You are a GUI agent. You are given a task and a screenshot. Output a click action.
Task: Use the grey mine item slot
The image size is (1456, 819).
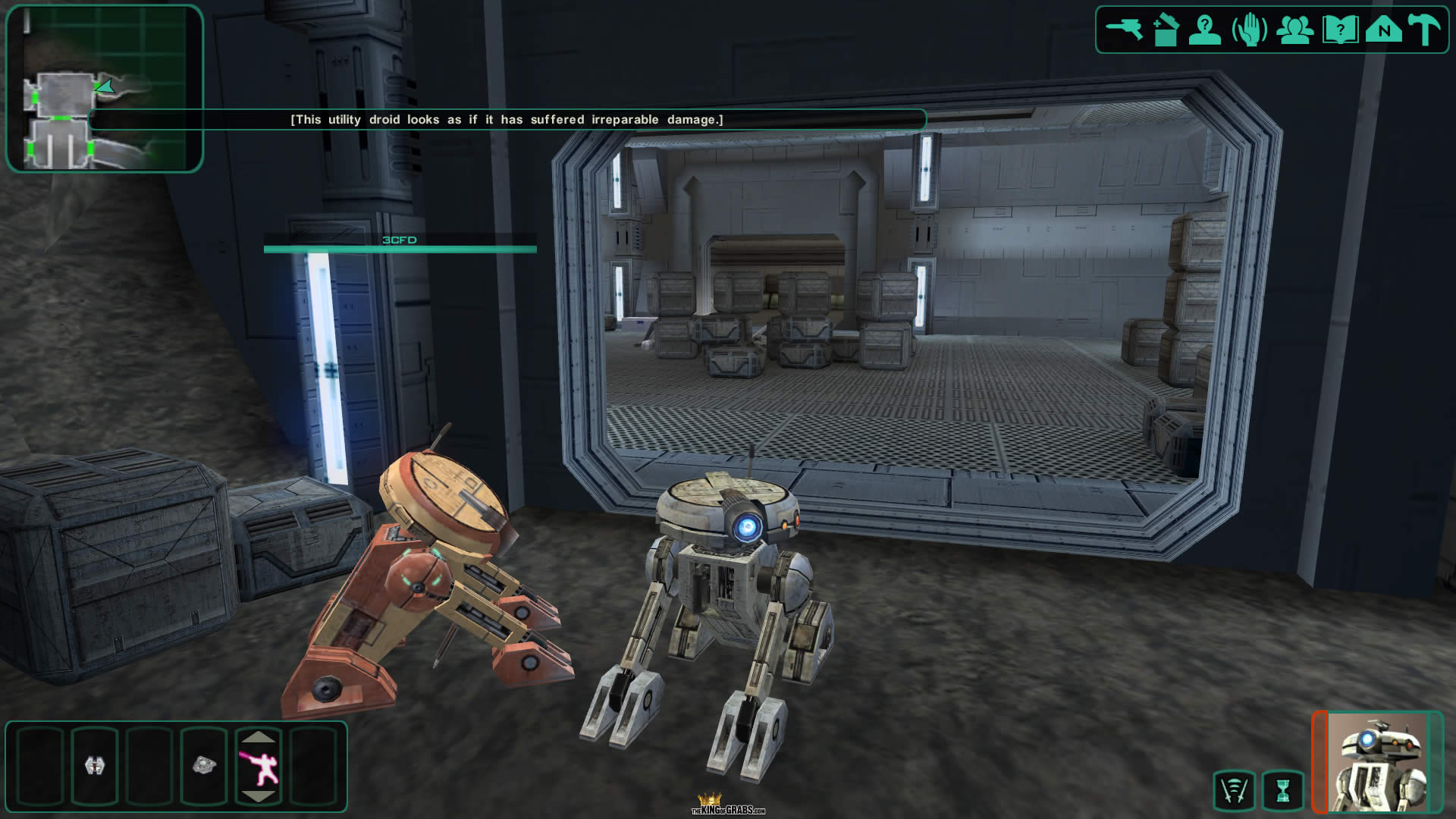[204, 766]
